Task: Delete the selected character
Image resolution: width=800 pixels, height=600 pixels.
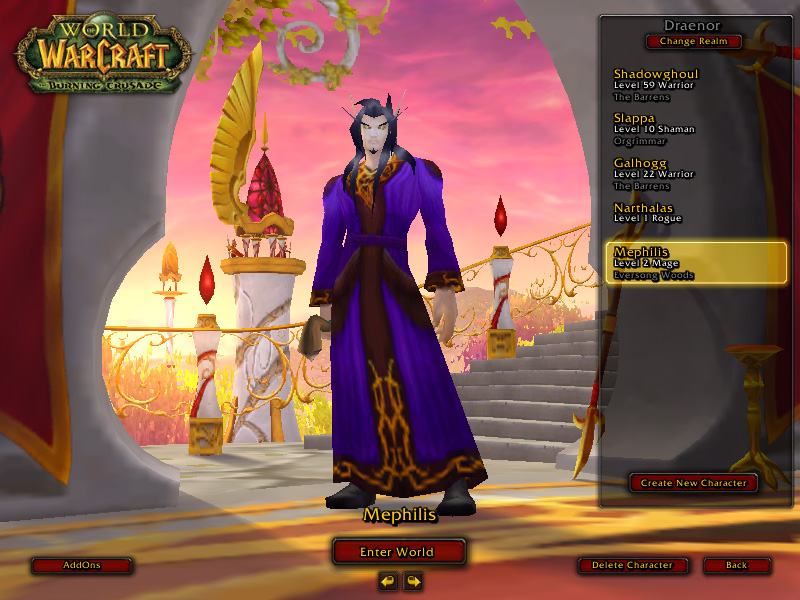Action: point(632,565)
